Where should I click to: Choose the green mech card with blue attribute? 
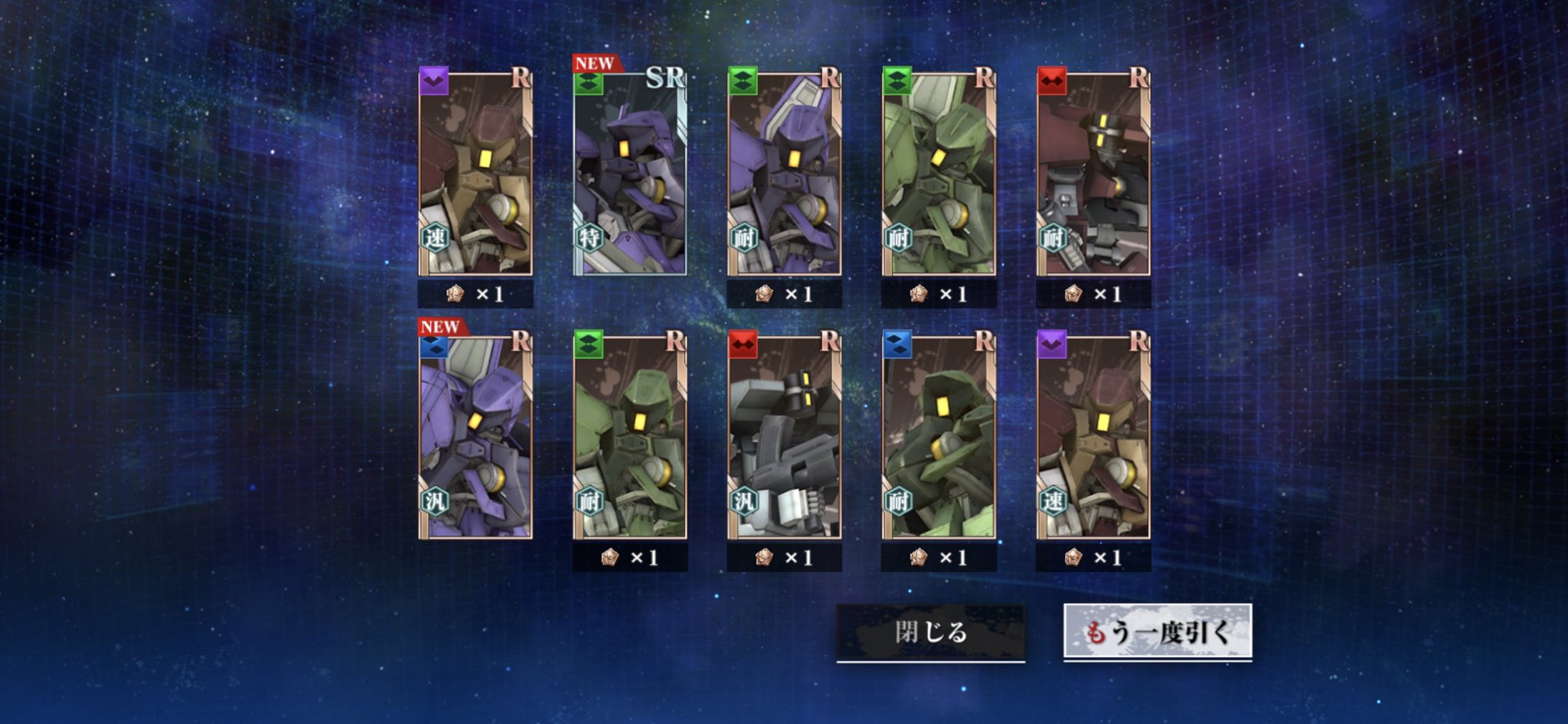point(939,436)
